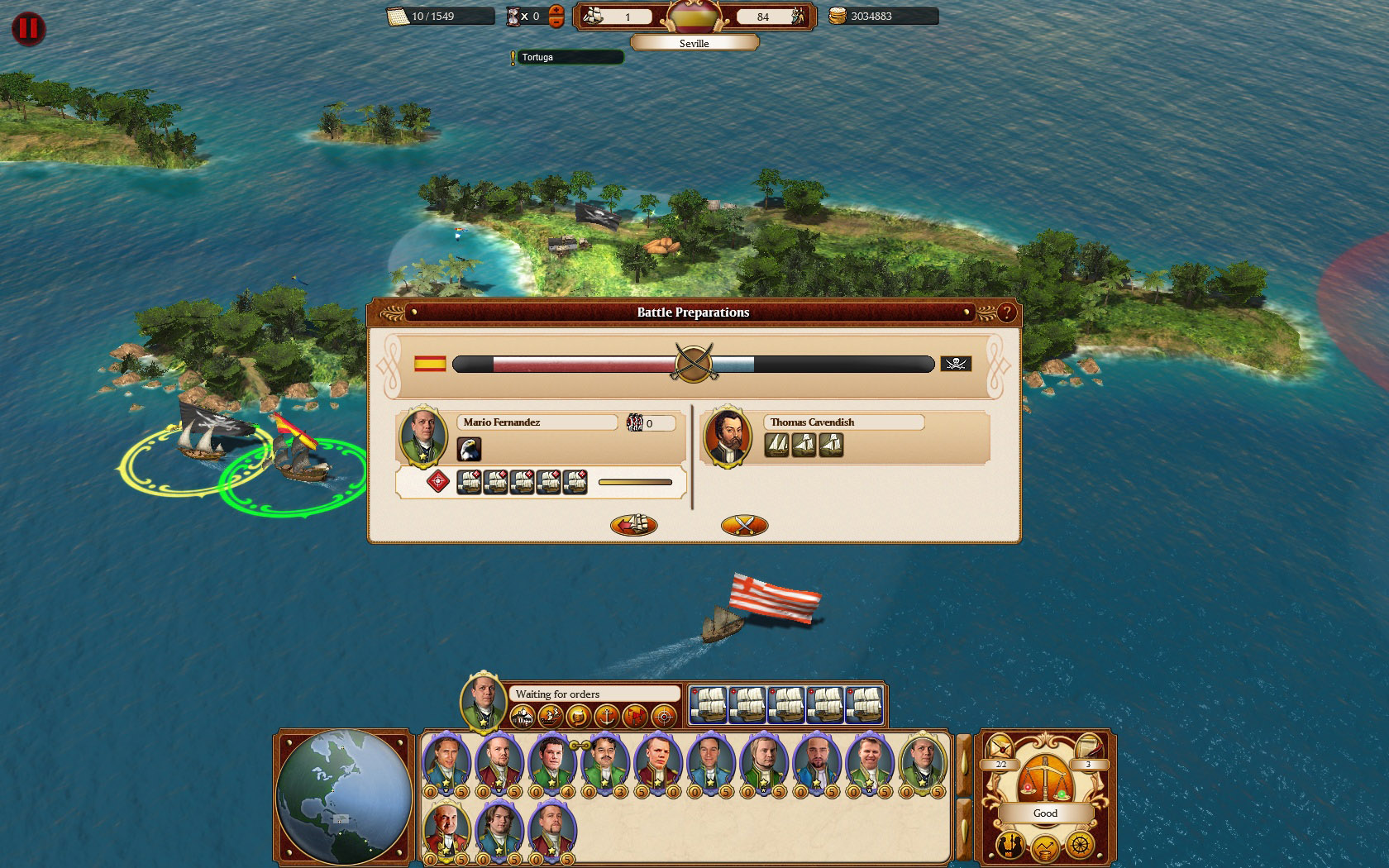
Task: Open the town building order icon
Action: [523, 717]
